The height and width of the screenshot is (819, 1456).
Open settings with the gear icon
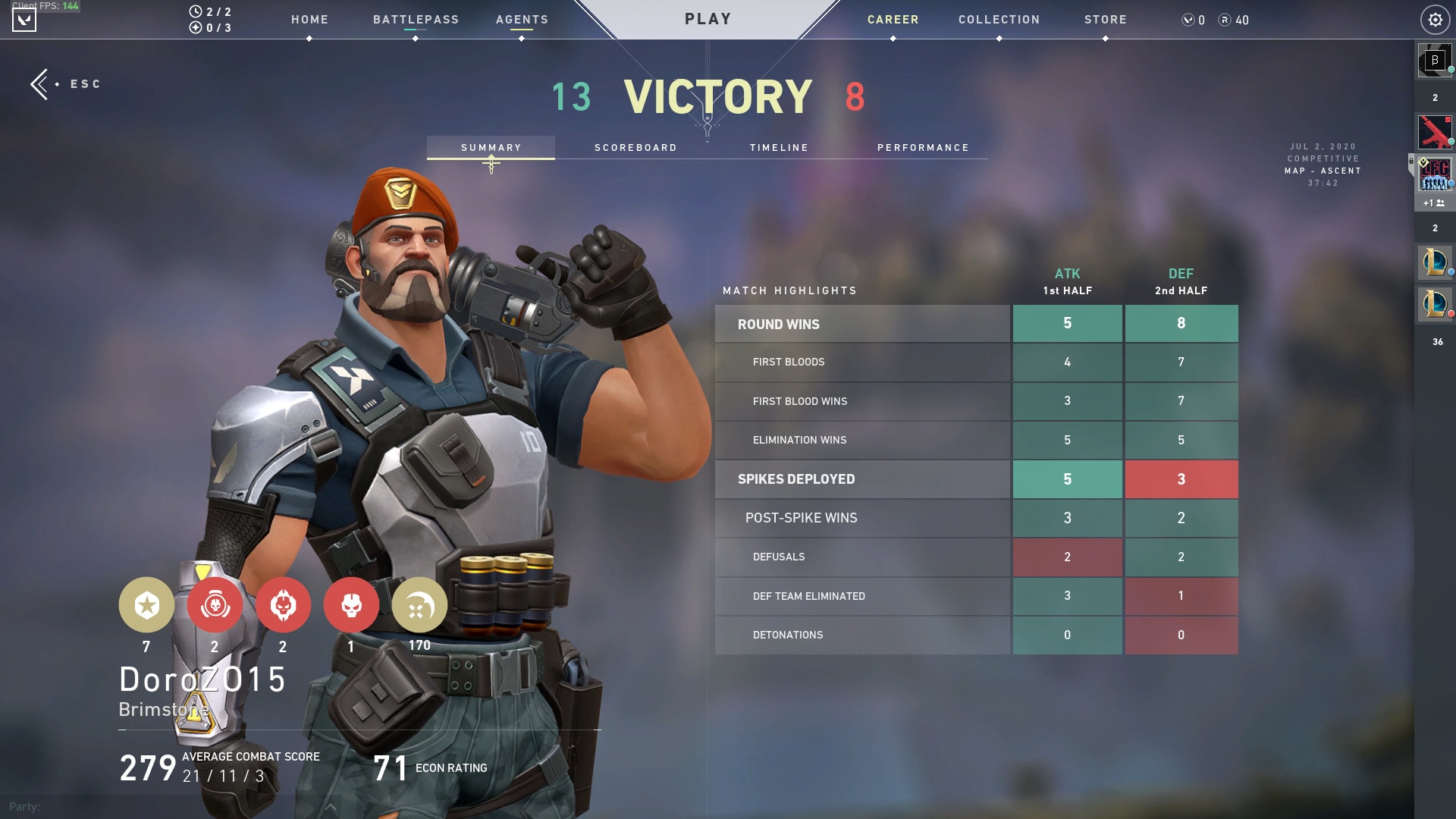pos(1435,20)
